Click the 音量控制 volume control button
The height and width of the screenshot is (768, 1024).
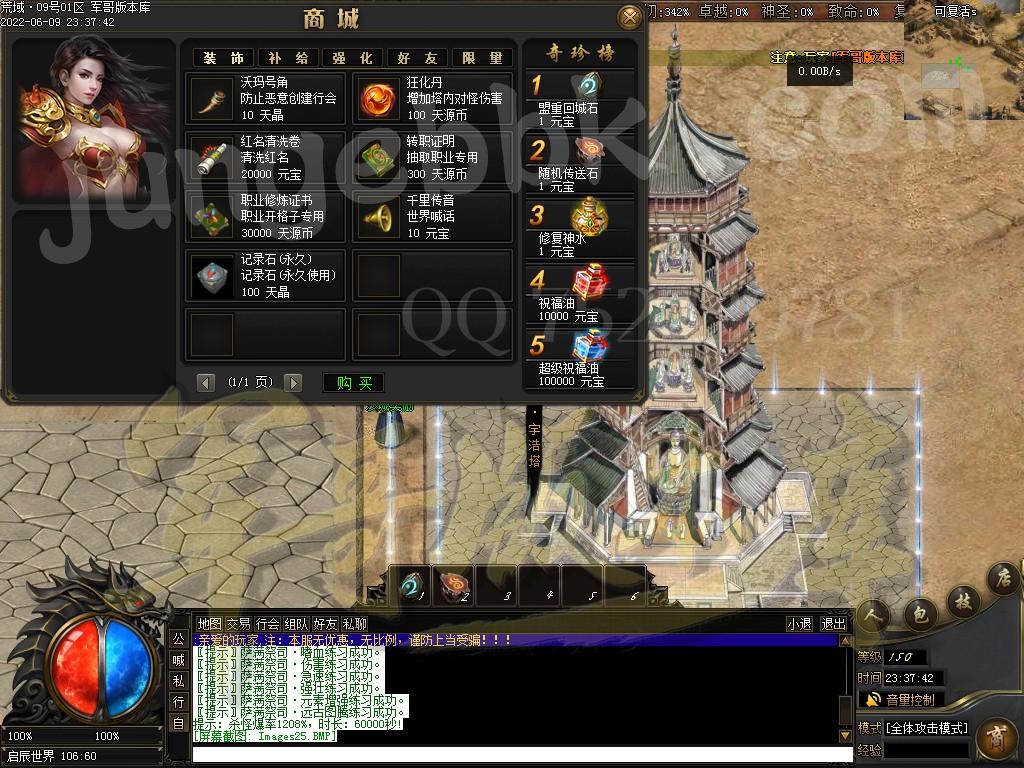901,699
